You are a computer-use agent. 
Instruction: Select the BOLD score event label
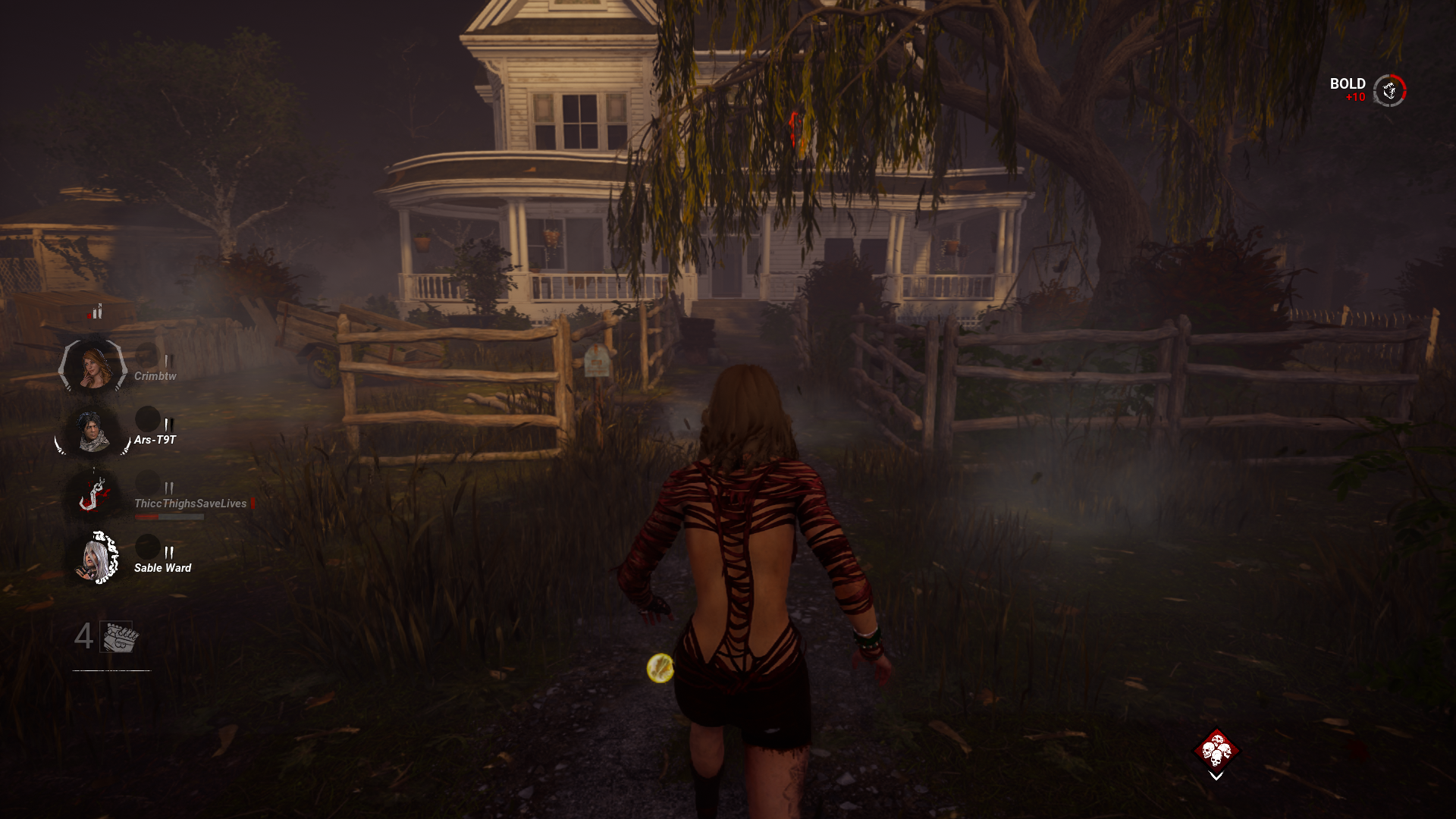pyautogui.click(x=1348, y=83)
